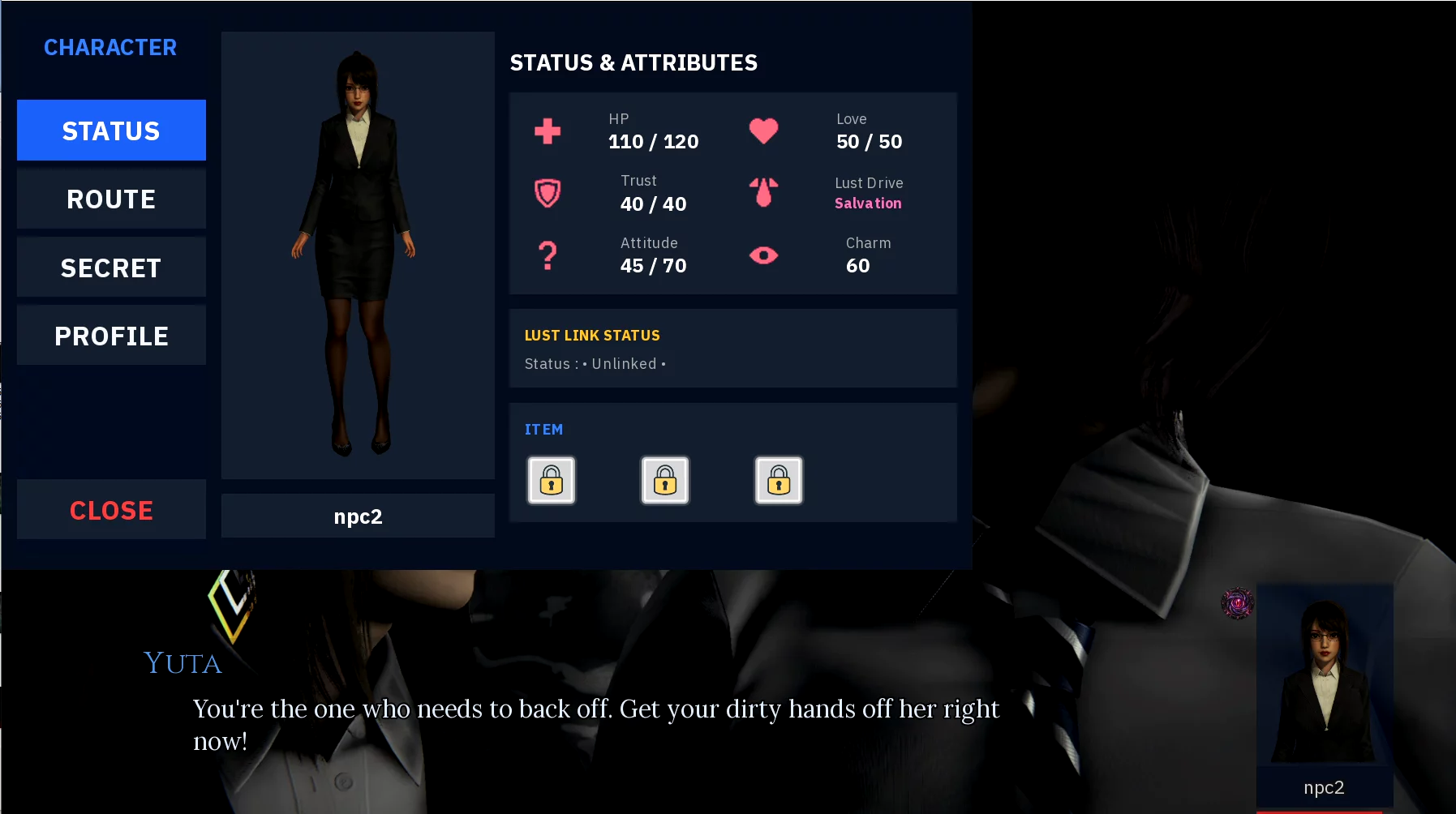Close the character panel

[111, 510]
